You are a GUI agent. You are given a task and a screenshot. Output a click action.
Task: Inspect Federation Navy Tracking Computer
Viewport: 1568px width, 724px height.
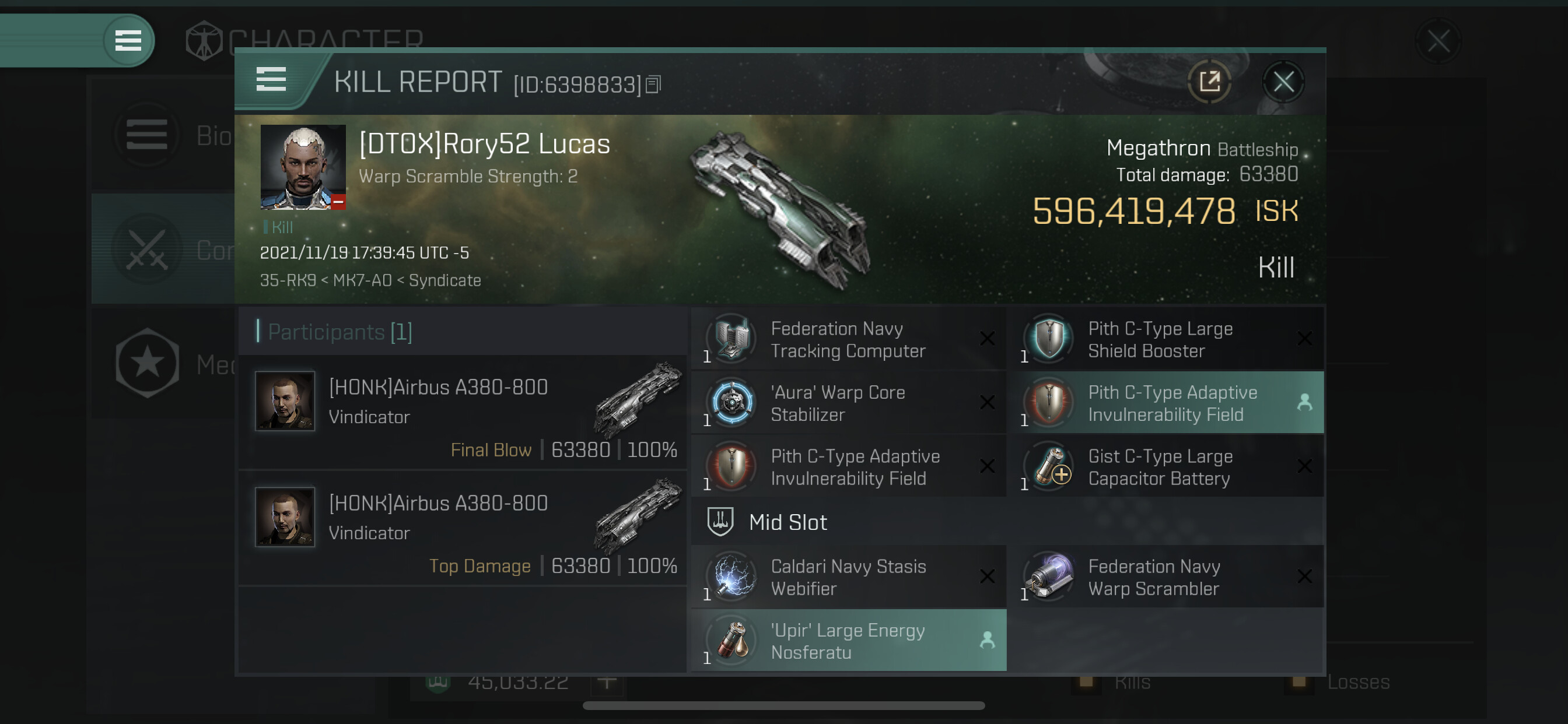coord(848,339)
